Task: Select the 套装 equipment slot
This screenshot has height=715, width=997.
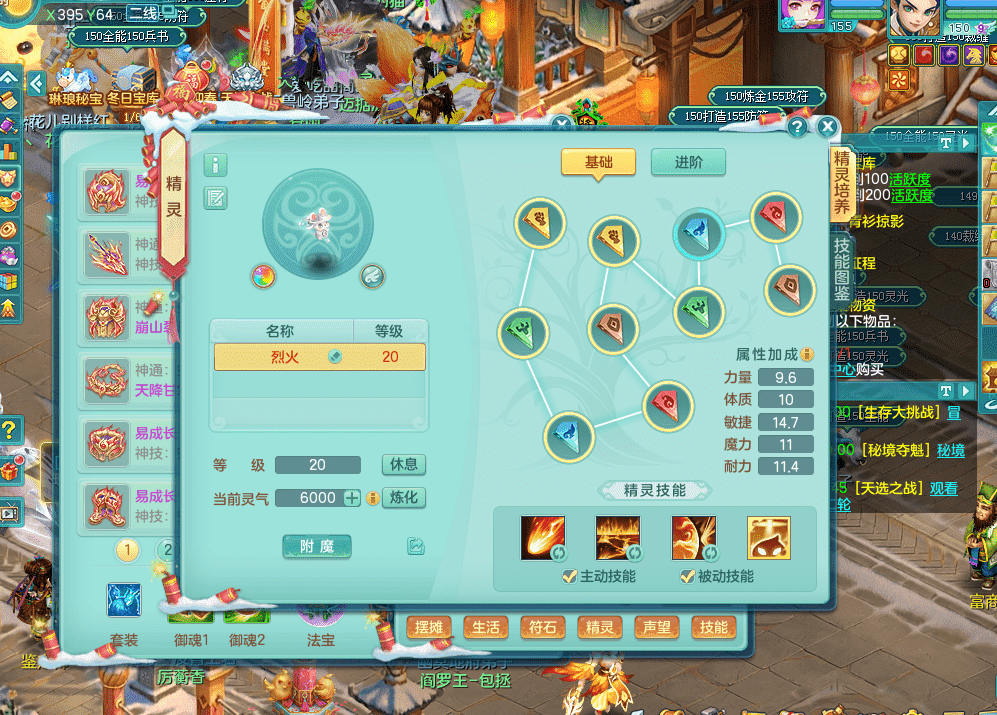Action: pyautogui.click(x=124, y=601)
